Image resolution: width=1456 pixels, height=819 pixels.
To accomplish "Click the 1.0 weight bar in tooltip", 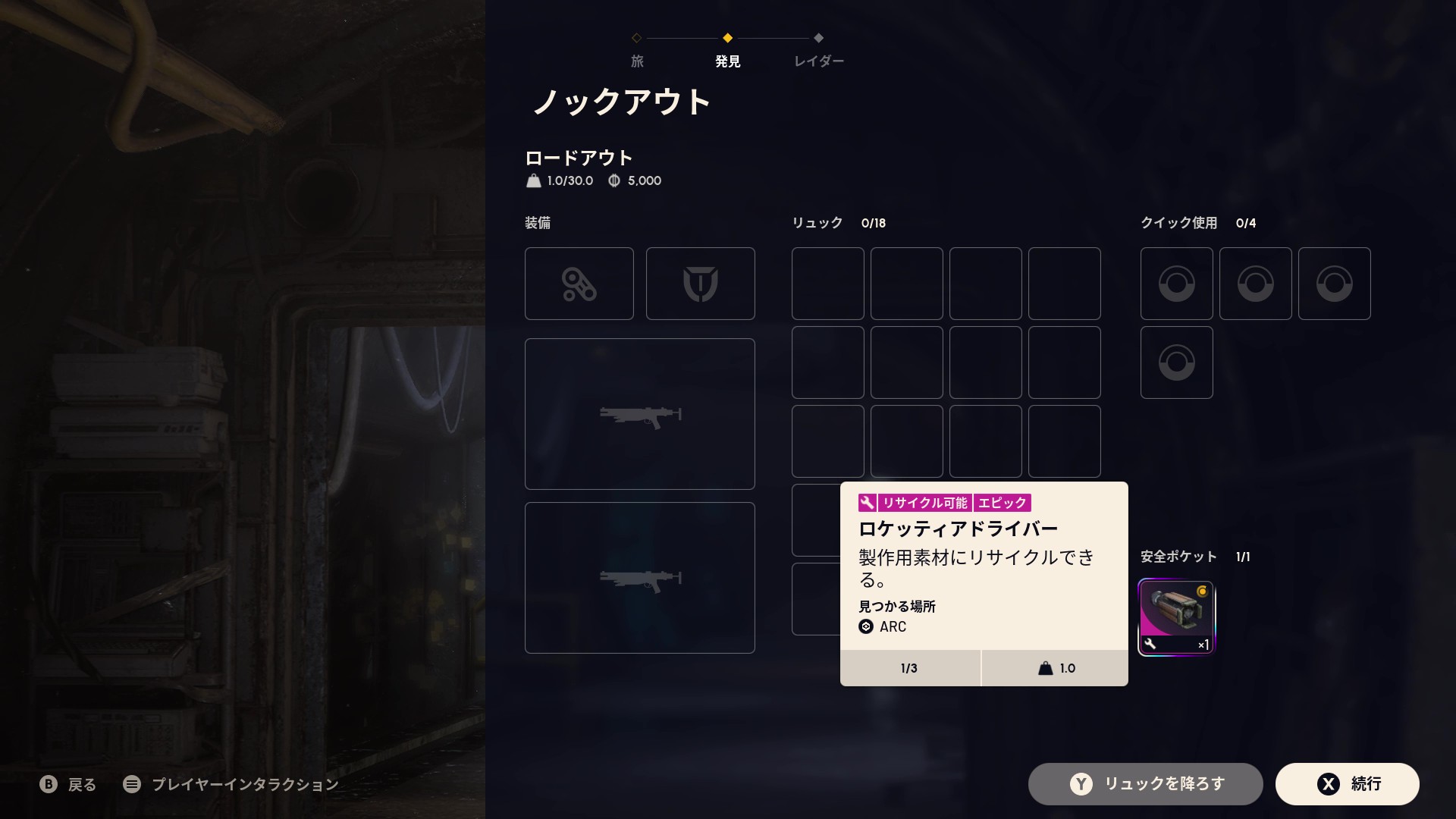I will (1056, 668).
